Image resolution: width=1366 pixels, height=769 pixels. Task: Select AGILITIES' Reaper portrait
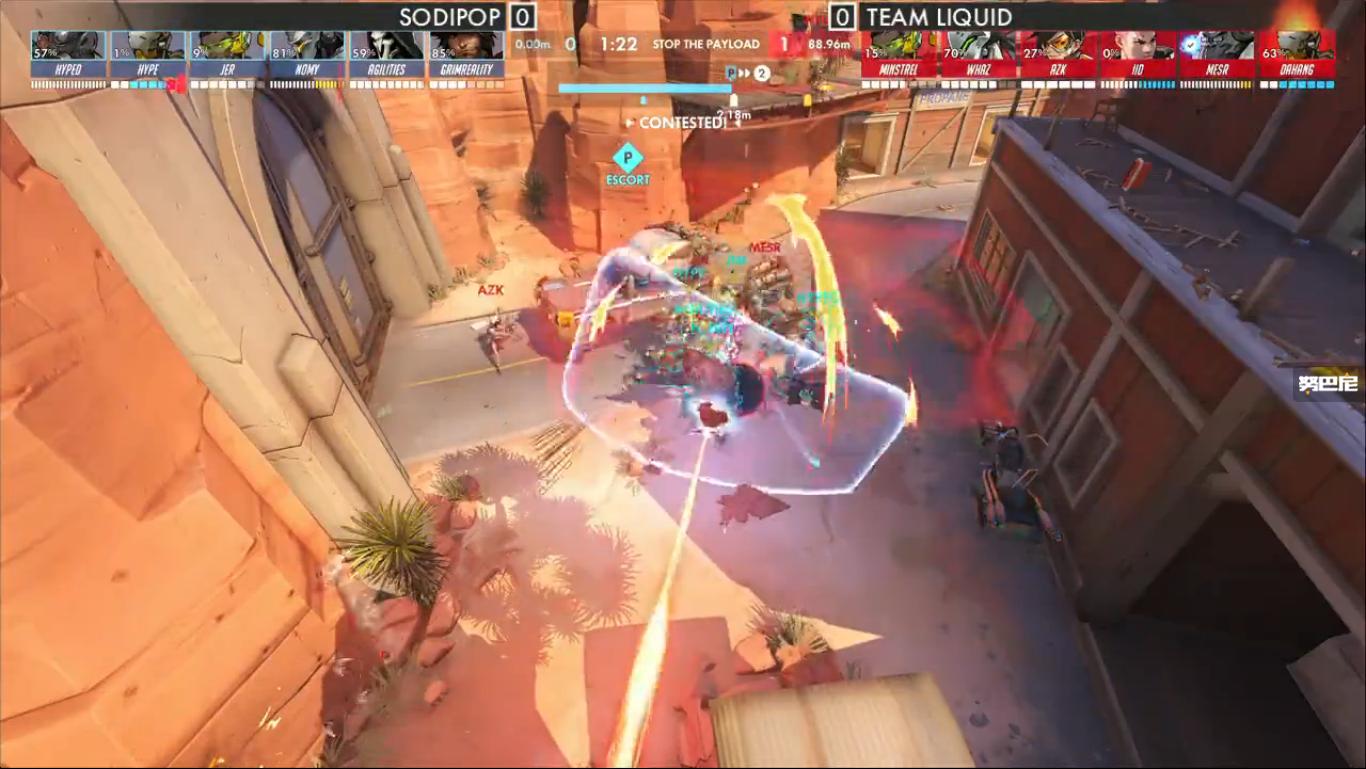pyautogui.click(x=387, y=46)
